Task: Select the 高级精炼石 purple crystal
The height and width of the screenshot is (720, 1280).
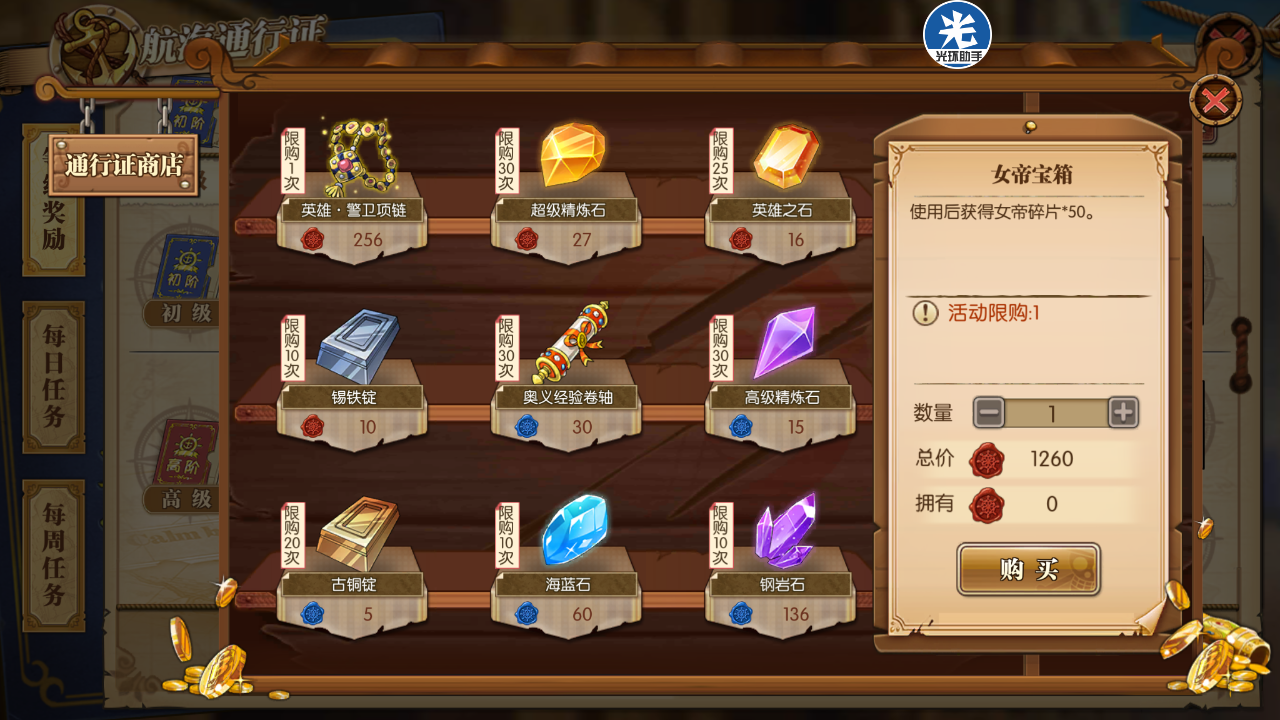Action: click(x=785, y=345)
